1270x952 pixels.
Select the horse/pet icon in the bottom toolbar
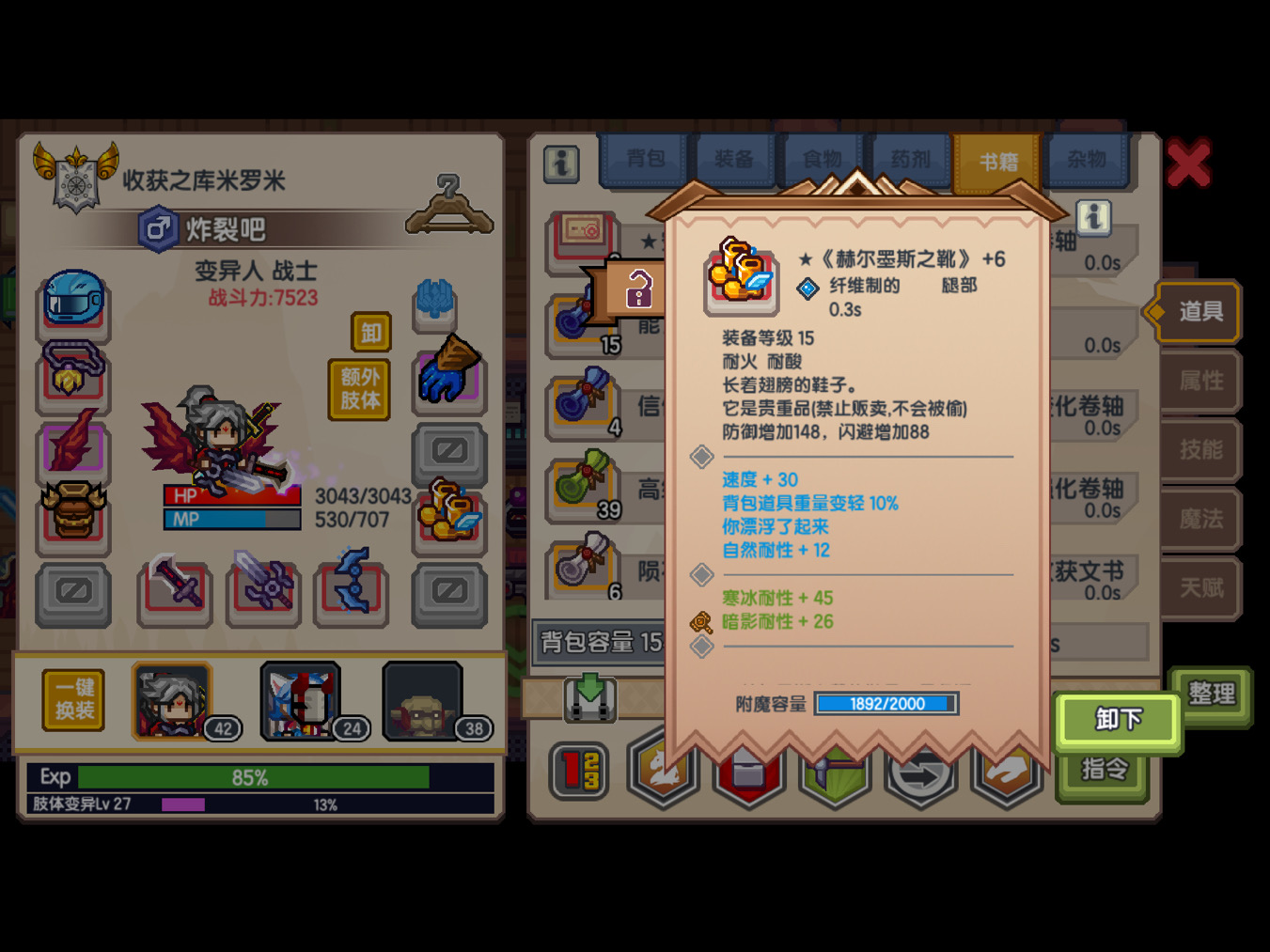point(662,769)
